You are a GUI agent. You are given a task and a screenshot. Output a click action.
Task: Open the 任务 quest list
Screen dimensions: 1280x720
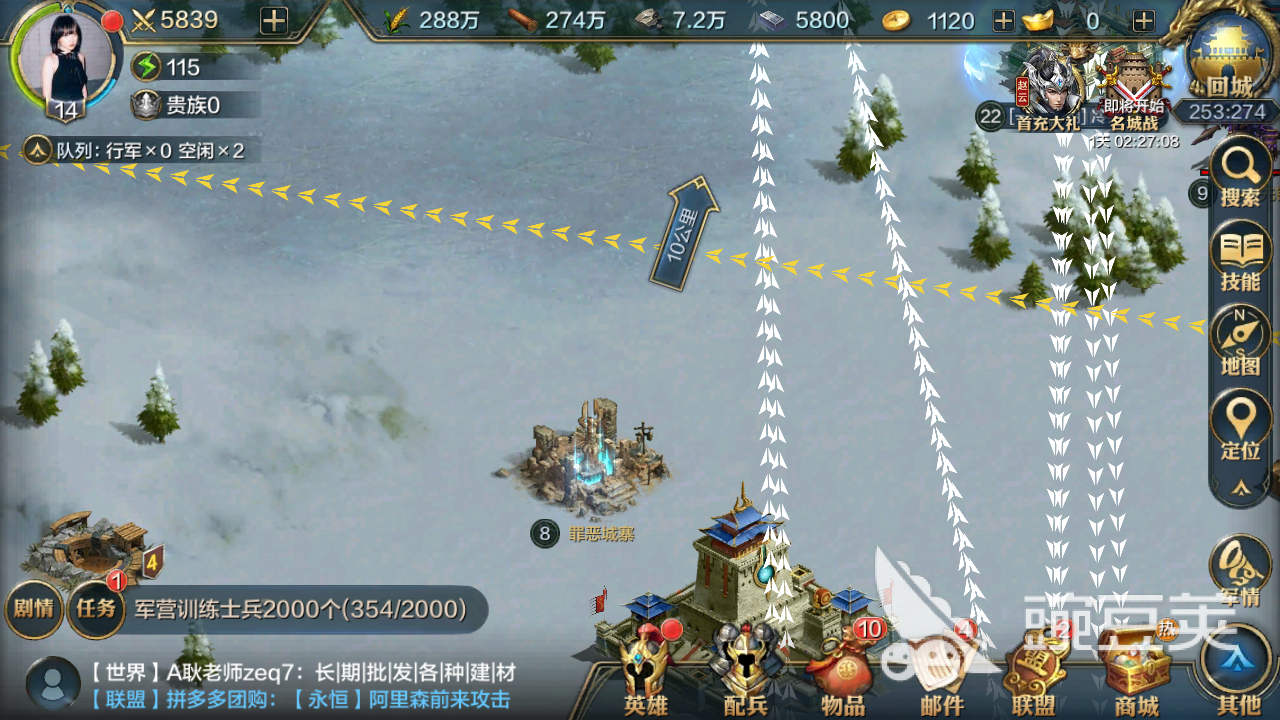96,608
